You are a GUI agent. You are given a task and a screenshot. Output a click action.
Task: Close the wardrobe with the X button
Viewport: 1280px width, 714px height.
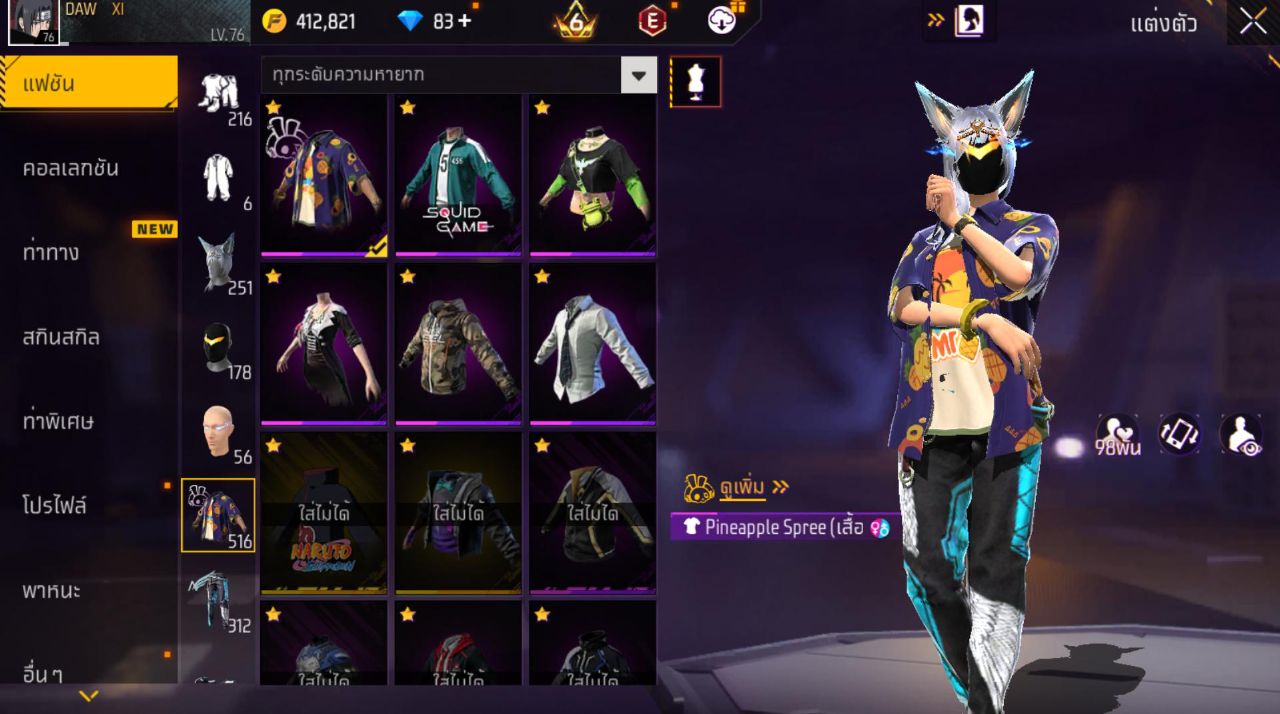tap(1252, 22)
